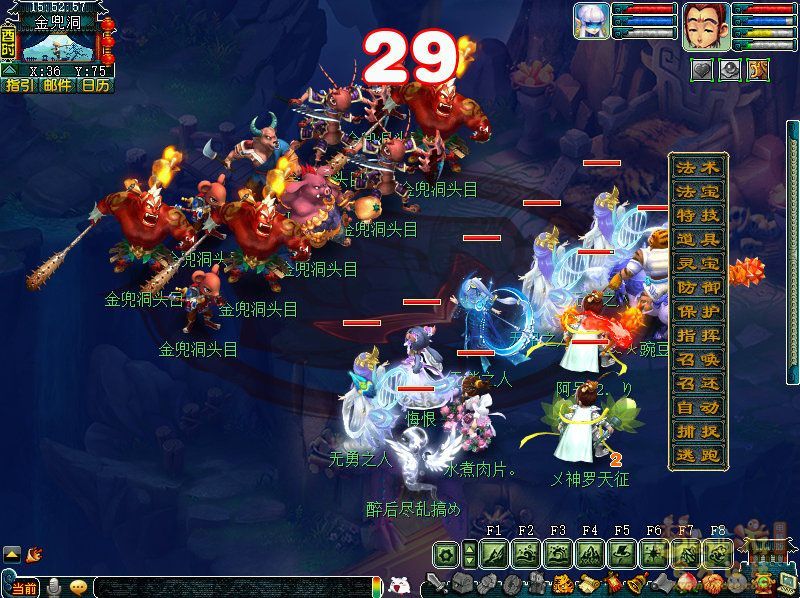Click the white-haired pet portrait
This screenshot has height=598, width=800.
coord(591,21)
